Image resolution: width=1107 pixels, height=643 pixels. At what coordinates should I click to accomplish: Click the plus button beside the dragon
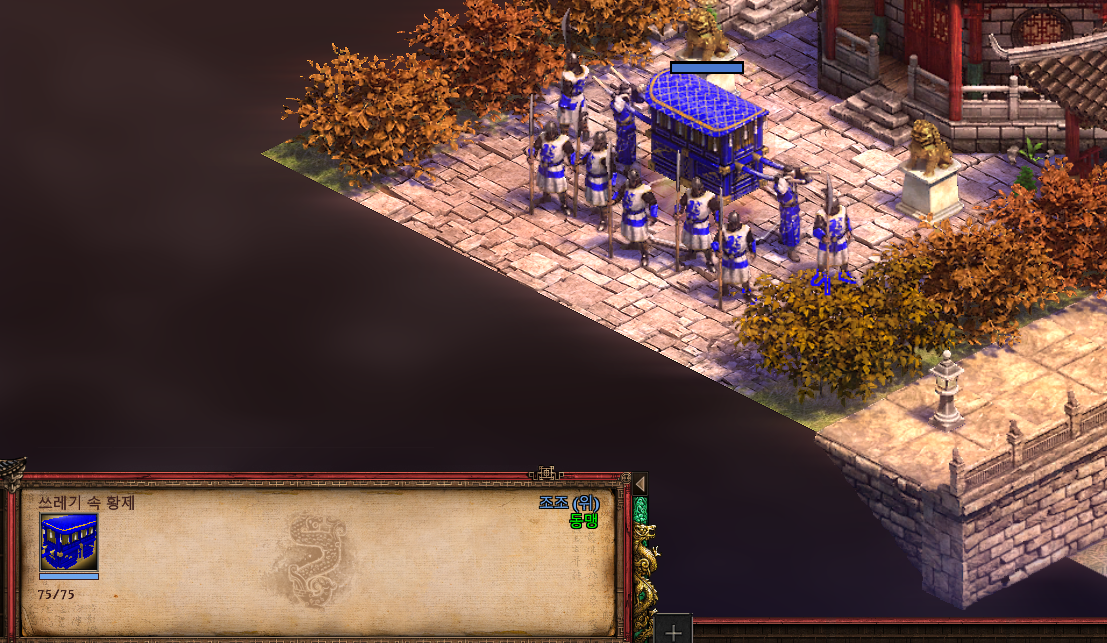[674, 631]
